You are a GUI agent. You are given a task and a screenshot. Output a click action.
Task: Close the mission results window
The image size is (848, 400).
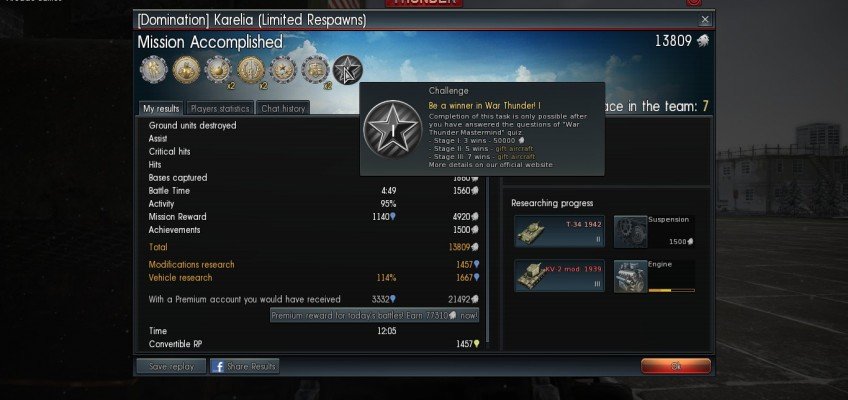click(704, 20)
